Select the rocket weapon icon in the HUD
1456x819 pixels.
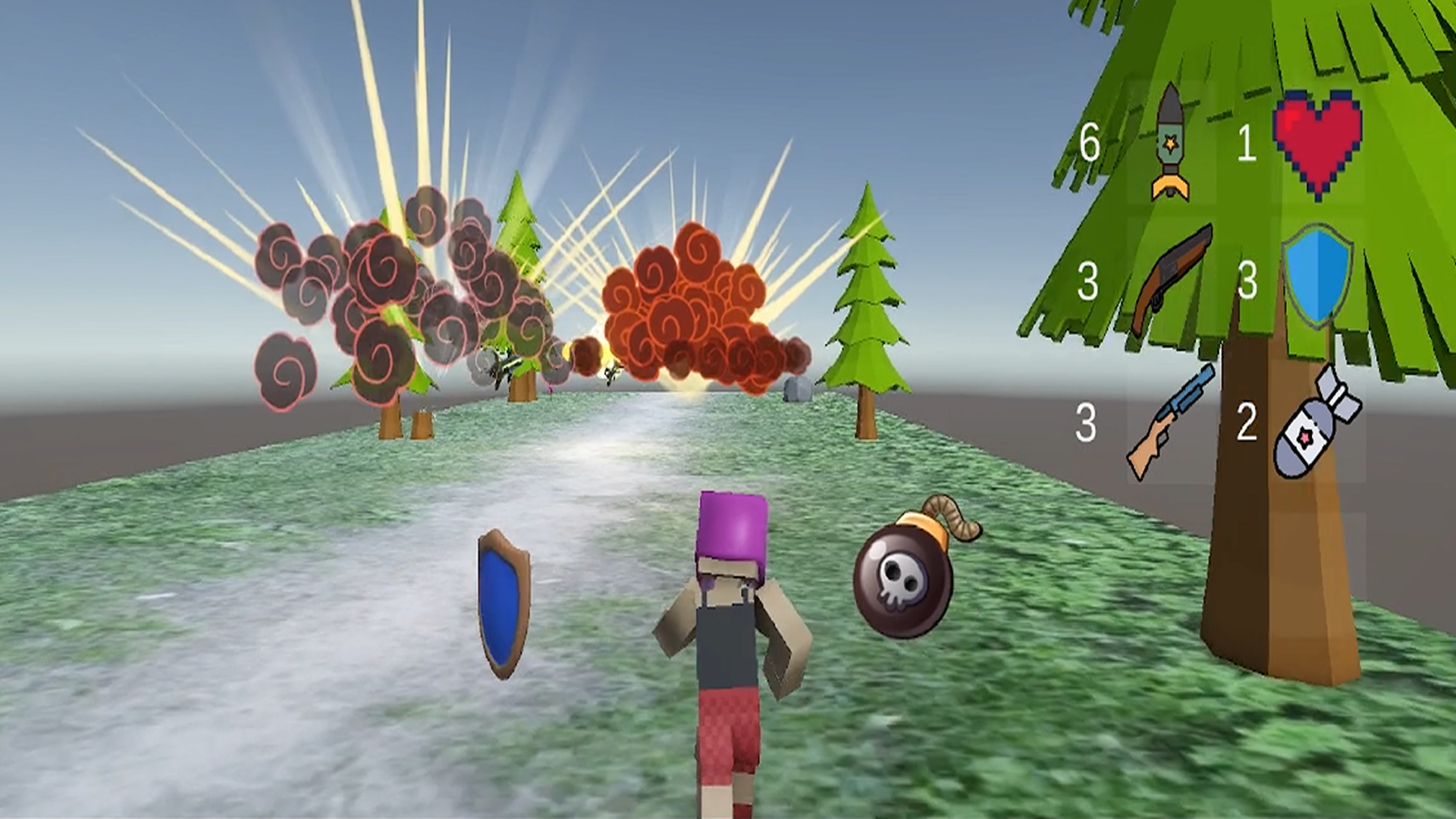1172,140
